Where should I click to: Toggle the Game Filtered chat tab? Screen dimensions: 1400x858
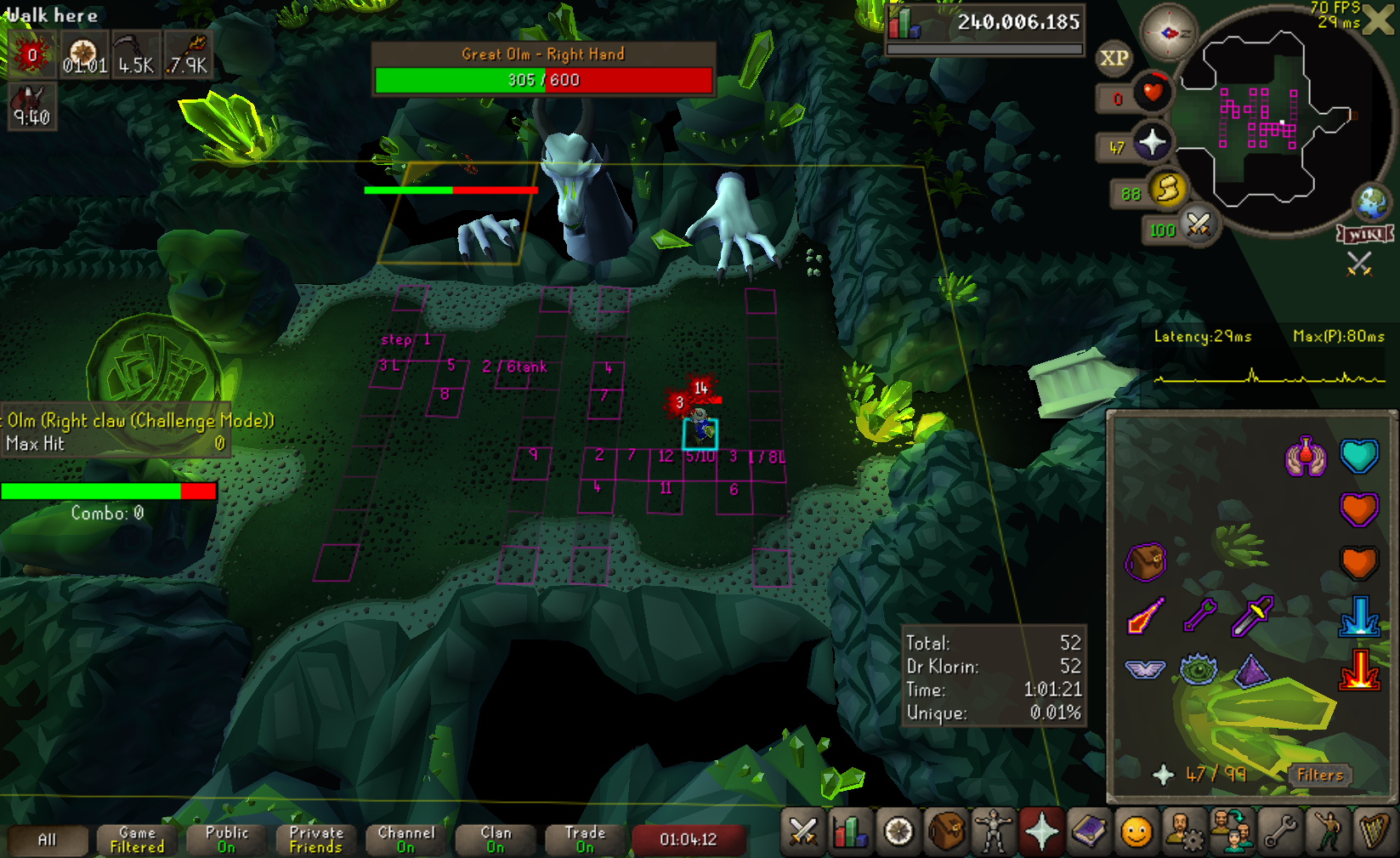[x=137, y=839]
